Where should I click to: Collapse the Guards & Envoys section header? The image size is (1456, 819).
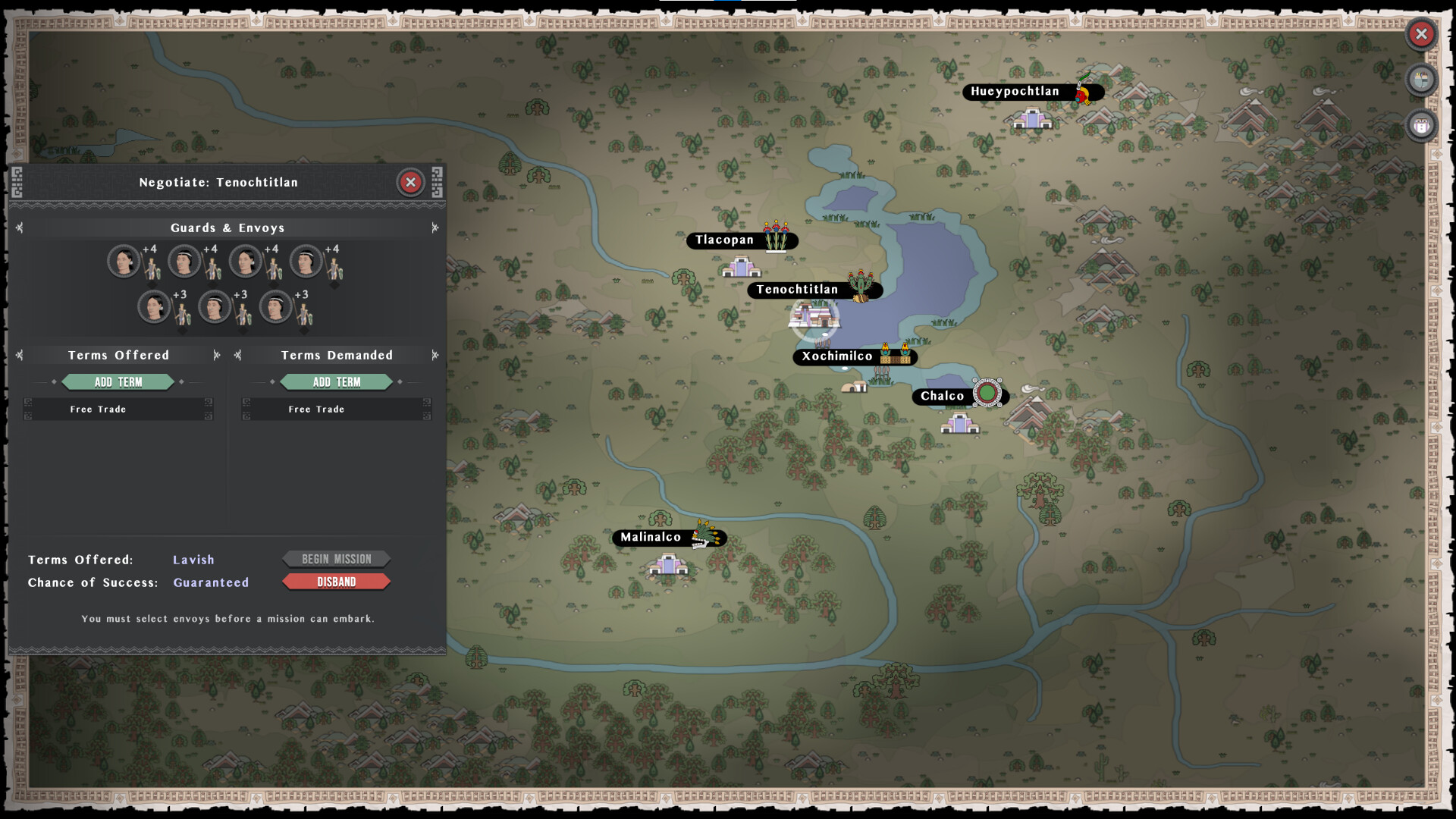tap(227, 227)
